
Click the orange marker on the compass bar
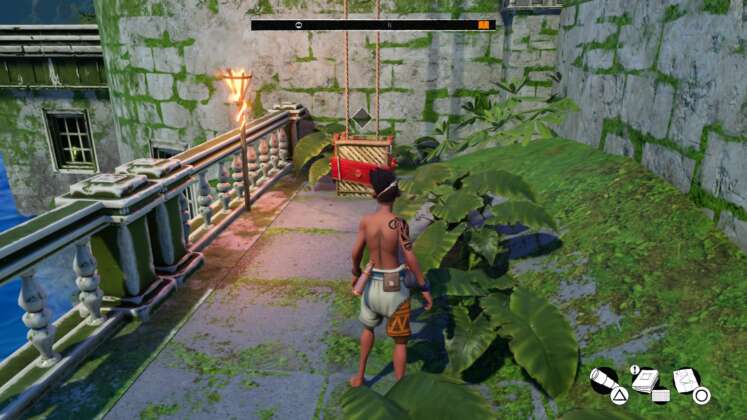tap(484, 24)
